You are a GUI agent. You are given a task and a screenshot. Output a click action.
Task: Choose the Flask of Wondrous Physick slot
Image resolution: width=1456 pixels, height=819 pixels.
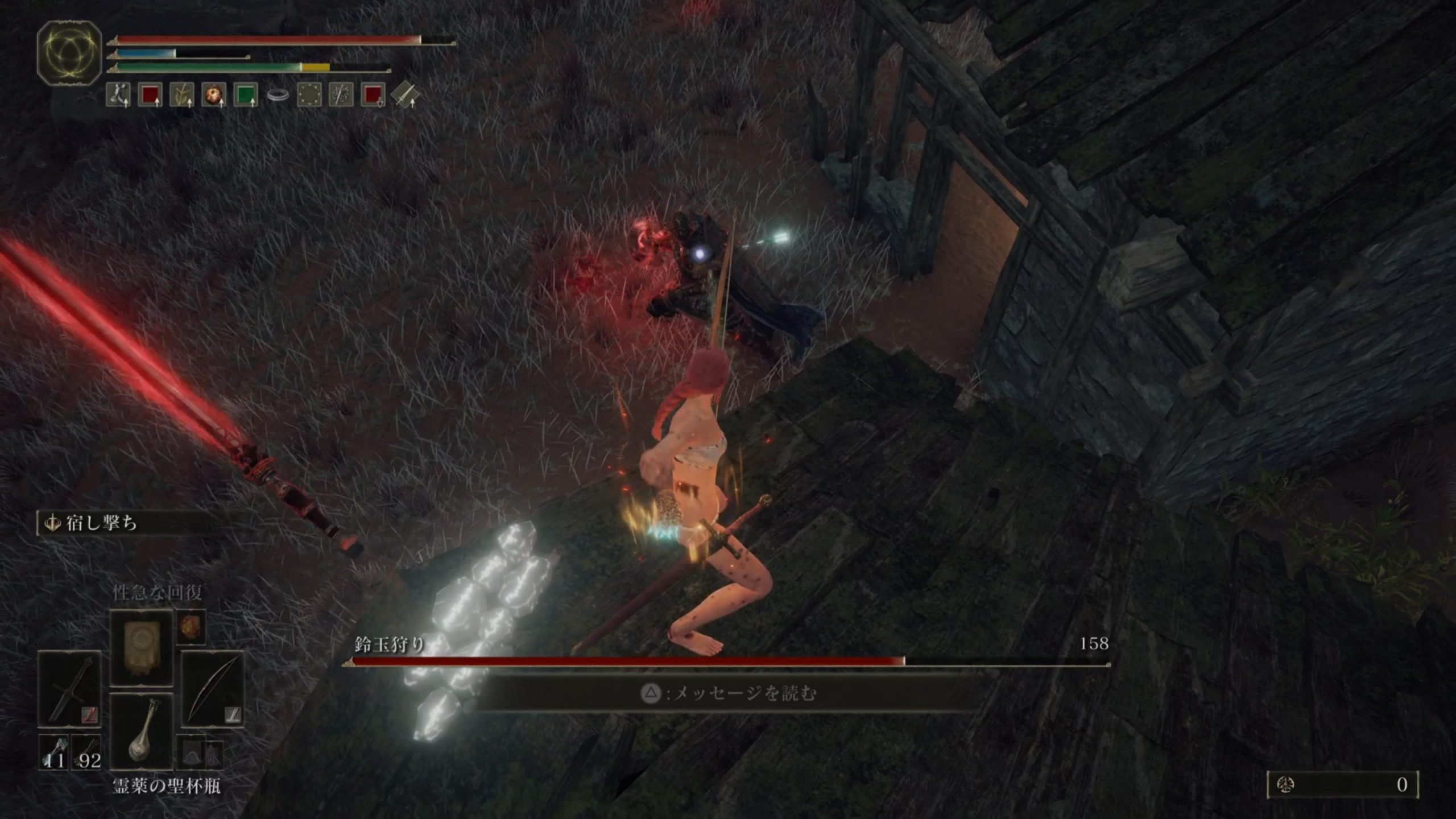pyautogui.click(x=141, y=732)
